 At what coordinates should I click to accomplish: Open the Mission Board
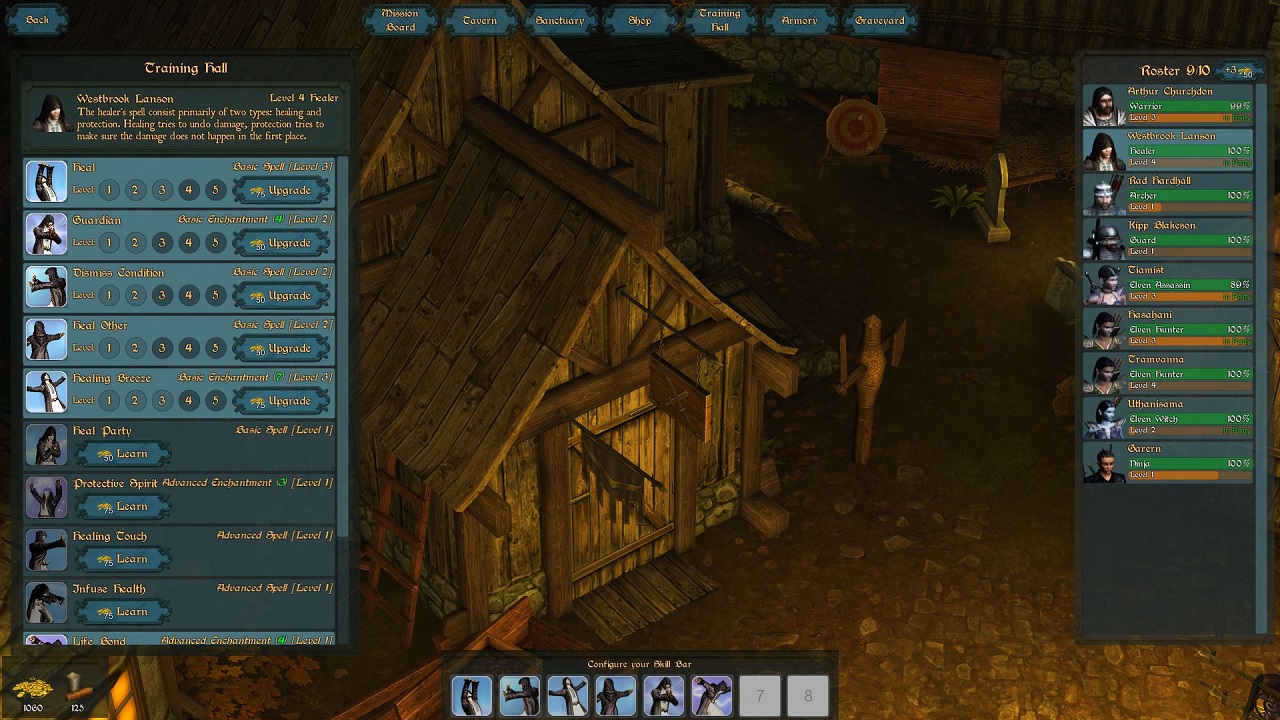[400, 20]
